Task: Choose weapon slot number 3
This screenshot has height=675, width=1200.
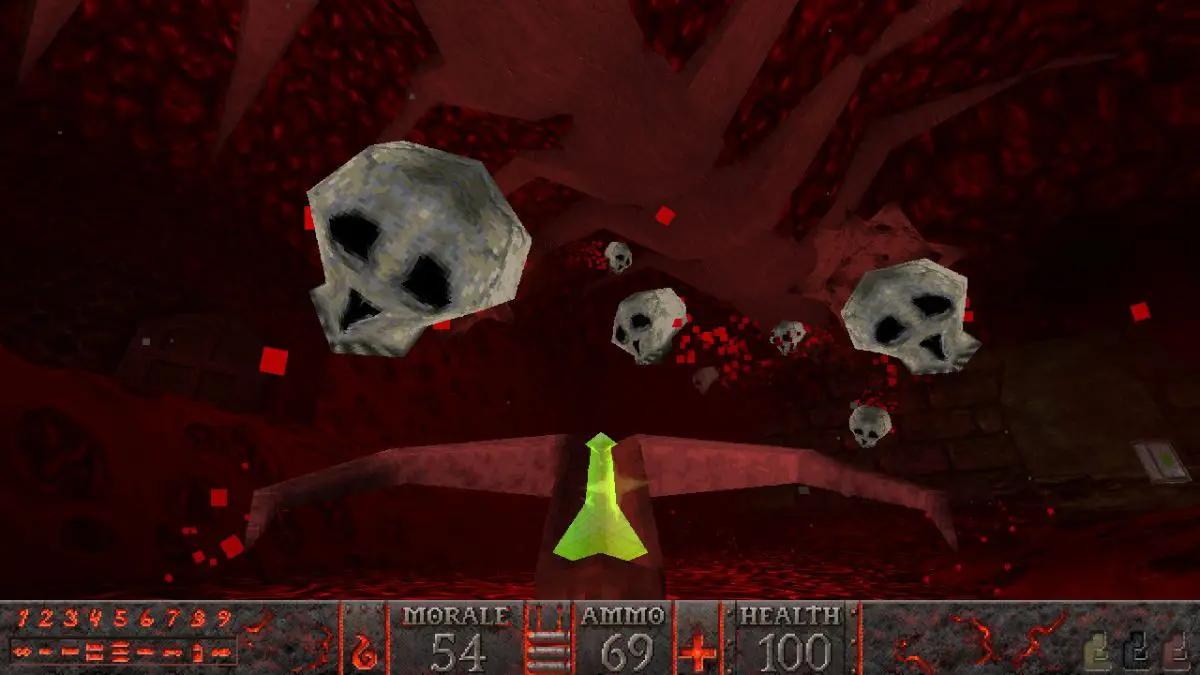Action: tap(71, 619)
